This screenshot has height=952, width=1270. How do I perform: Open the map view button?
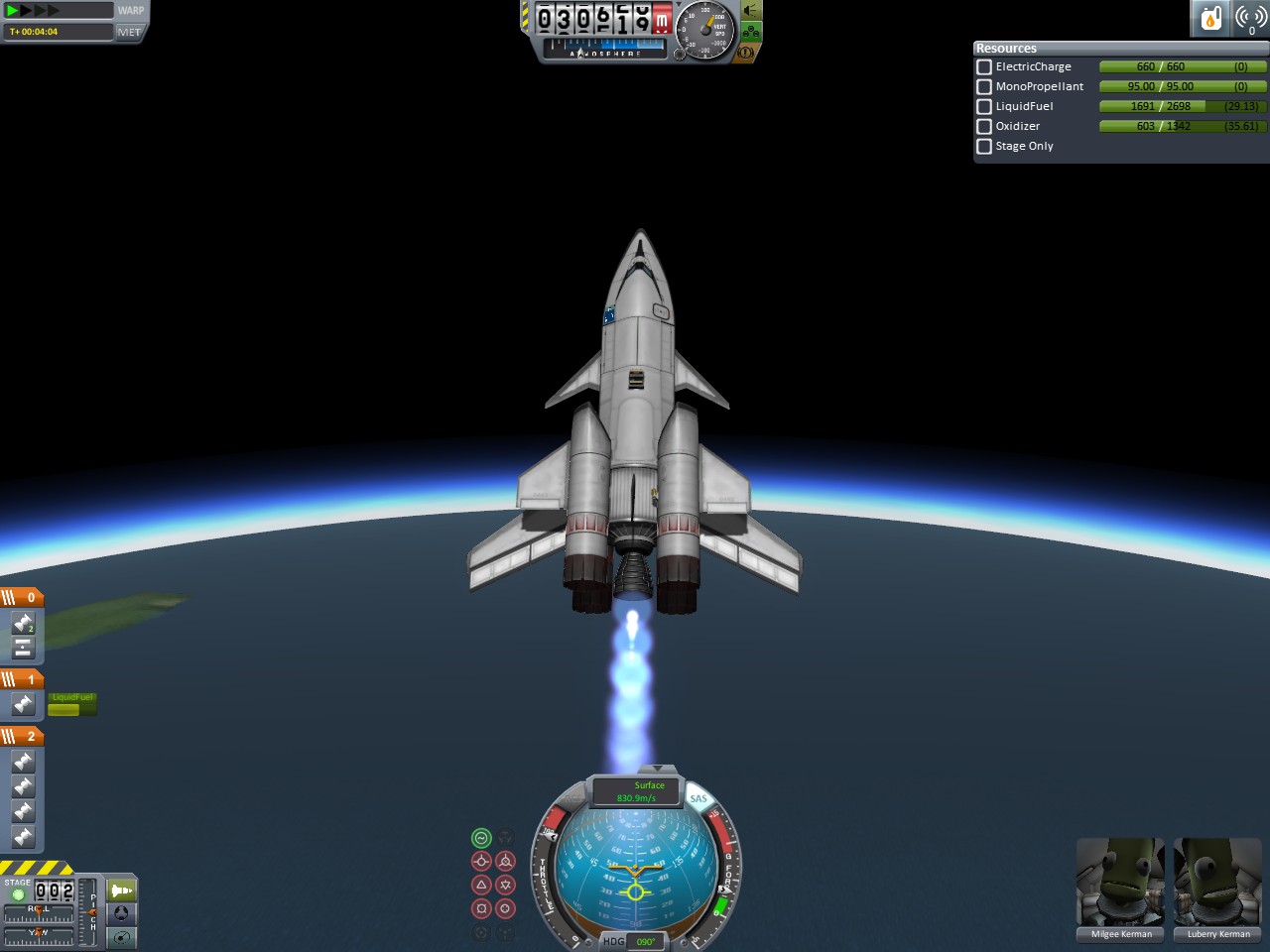click(x=122, y=937)
